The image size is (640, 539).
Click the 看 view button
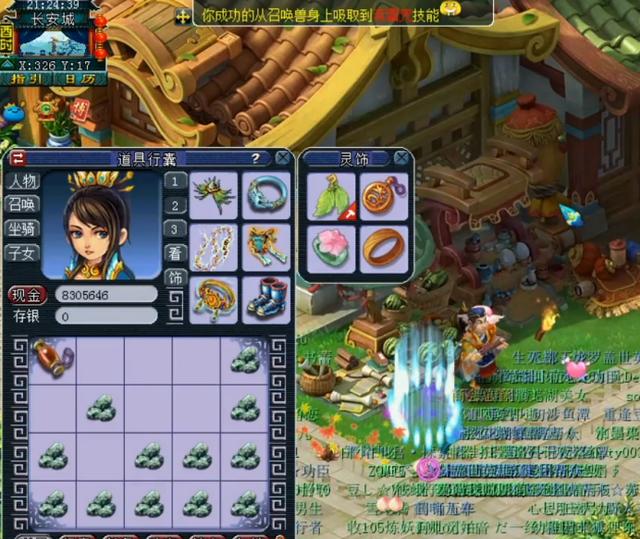[175, 253]
